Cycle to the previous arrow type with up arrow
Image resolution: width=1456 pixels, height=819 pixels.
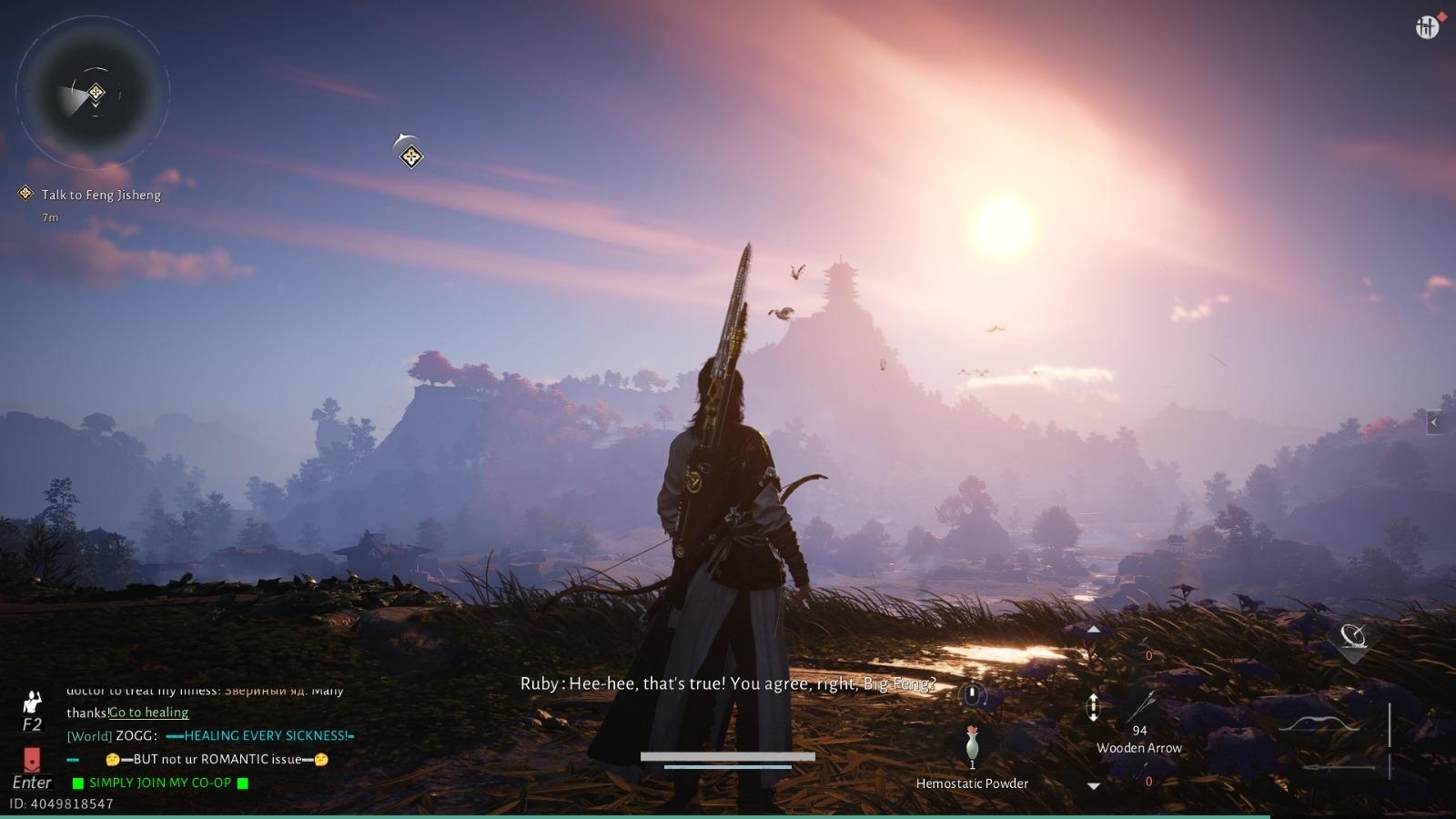tap(1094, 630)
